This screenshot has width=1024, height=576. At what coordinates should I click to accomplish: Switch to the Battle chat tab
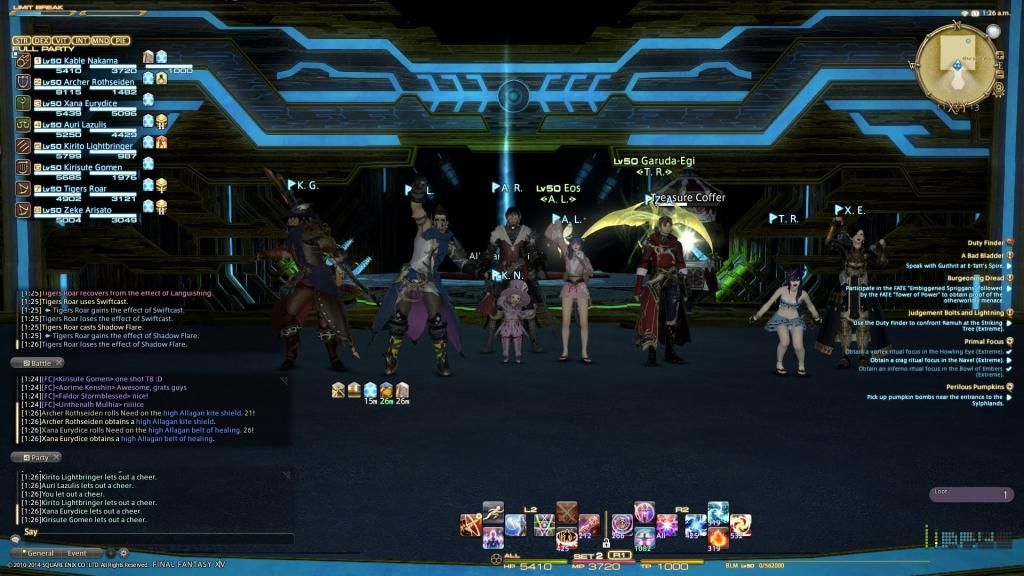point(37,363)
